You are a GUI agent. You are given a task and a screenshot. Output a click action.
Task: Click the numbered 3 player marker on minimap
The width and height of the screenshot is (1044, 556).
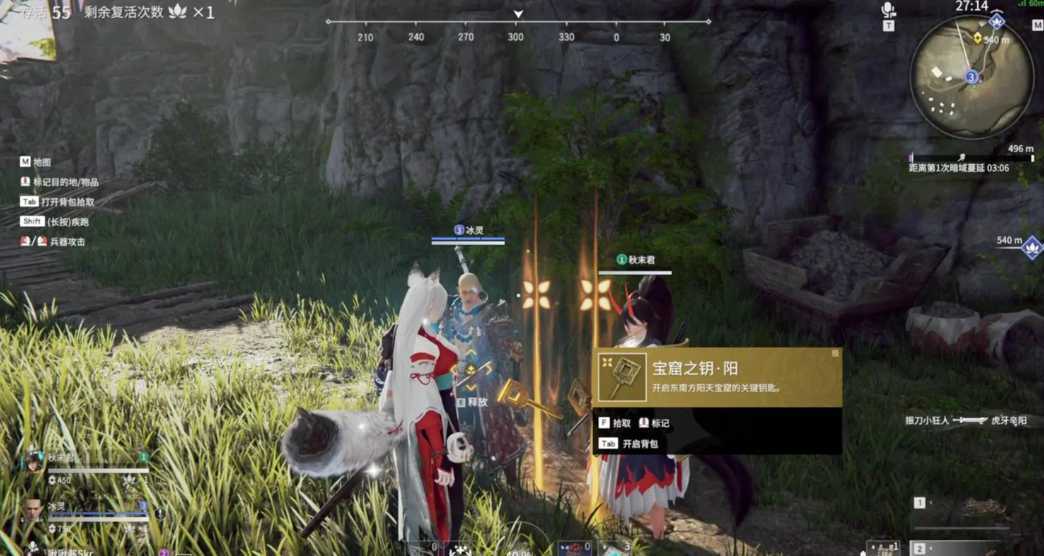(971, 76)
